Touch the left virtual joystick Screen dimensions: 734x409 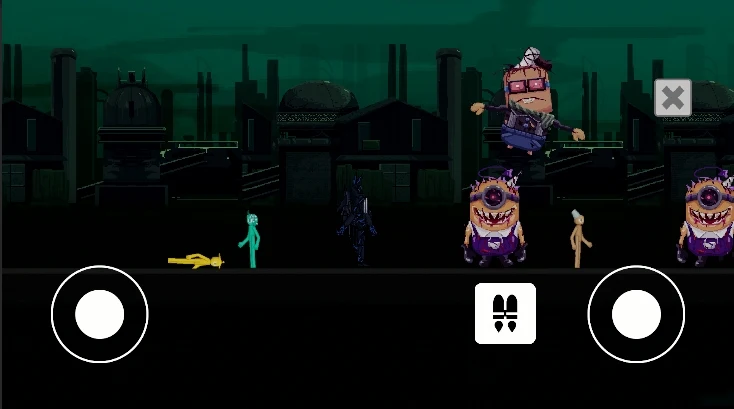tap(100, 314)
